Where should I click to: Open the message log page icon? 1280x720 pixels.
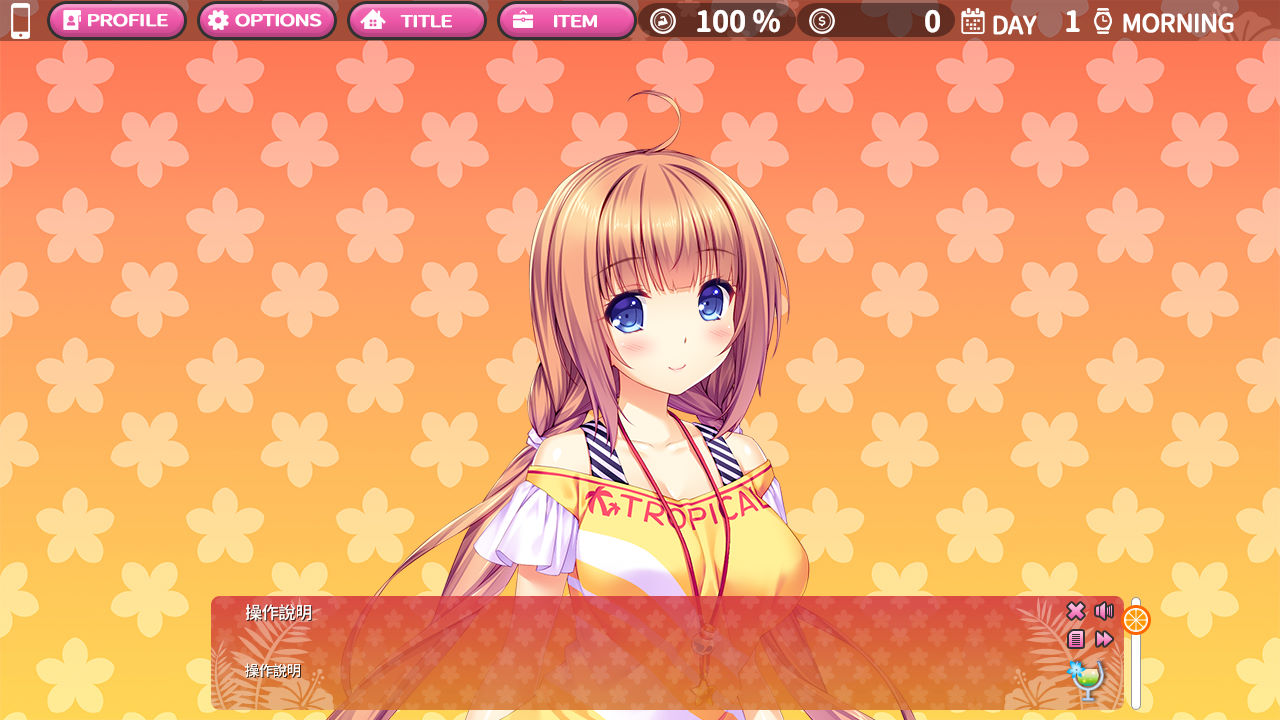(x=1076, y=639)
